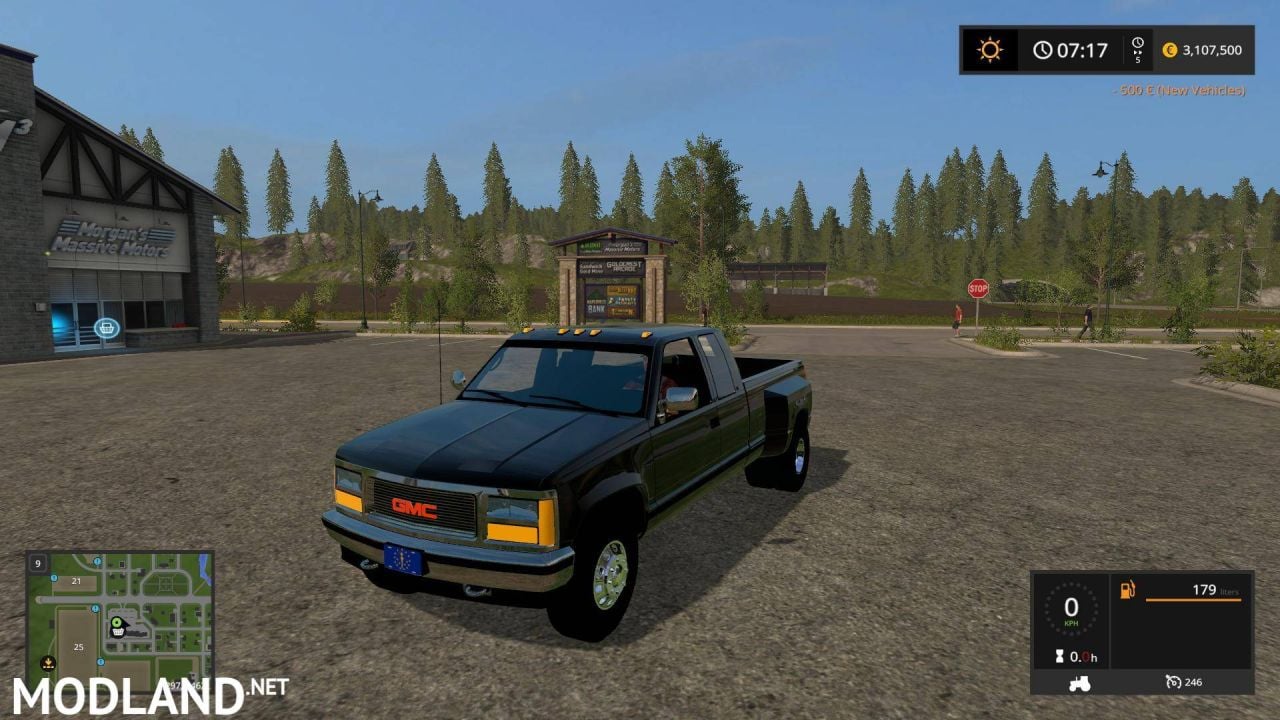Click the orange fuel level bar

[x=1194, y=600]
